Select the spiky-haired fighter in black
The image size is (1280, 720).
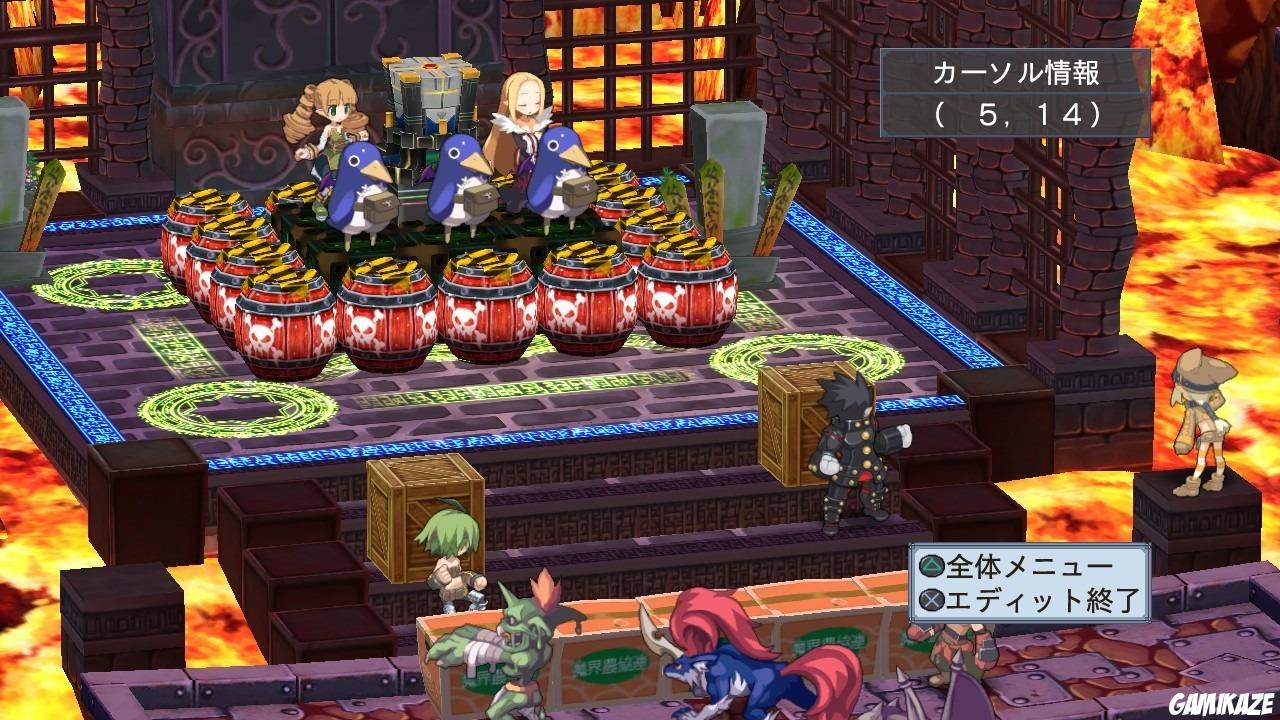click(855, 450)
